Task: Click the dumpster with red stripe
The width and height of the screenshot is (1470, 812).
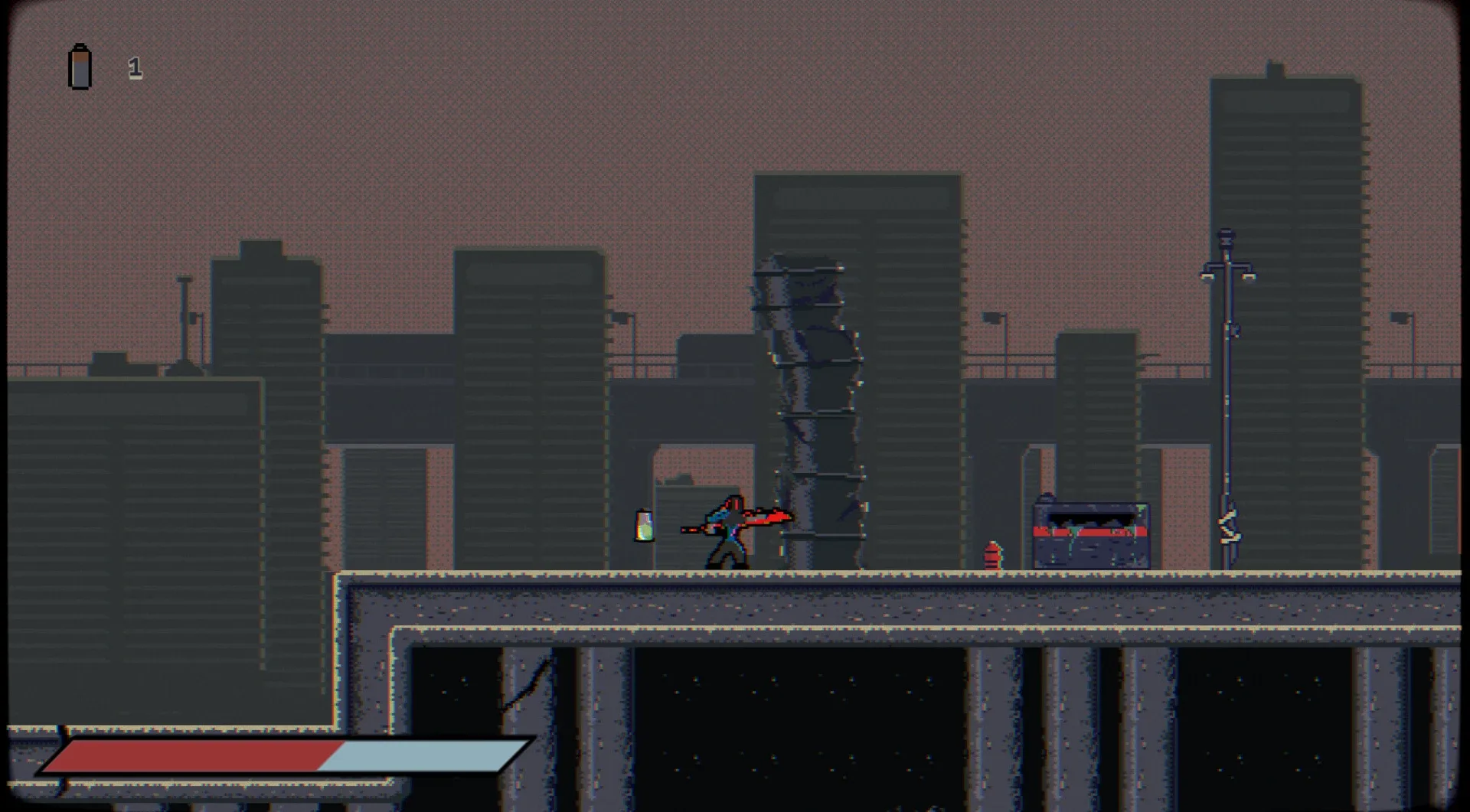Action: click(x=1091, y=532)
